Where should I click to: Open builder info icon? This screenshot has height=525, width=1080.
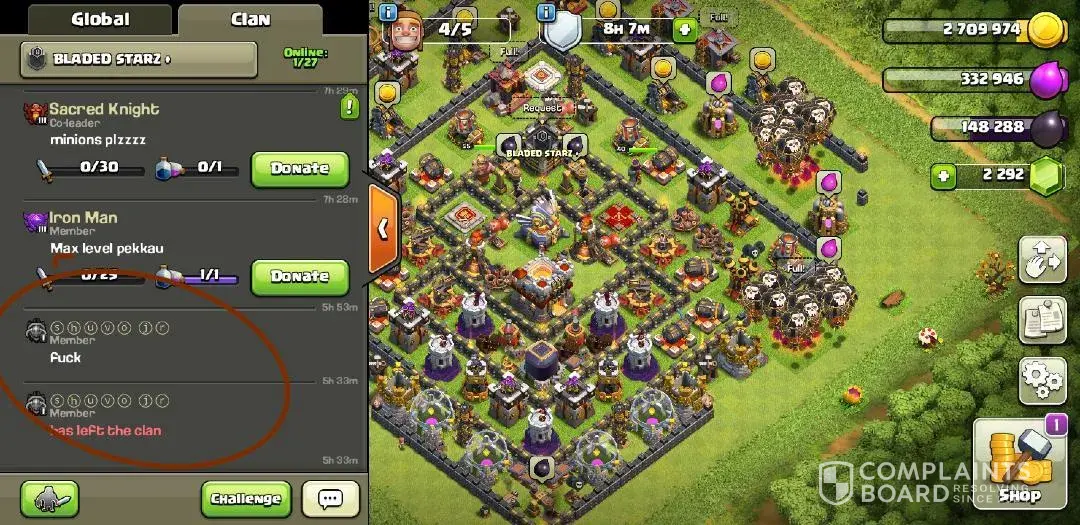click(x=387, y=12)
